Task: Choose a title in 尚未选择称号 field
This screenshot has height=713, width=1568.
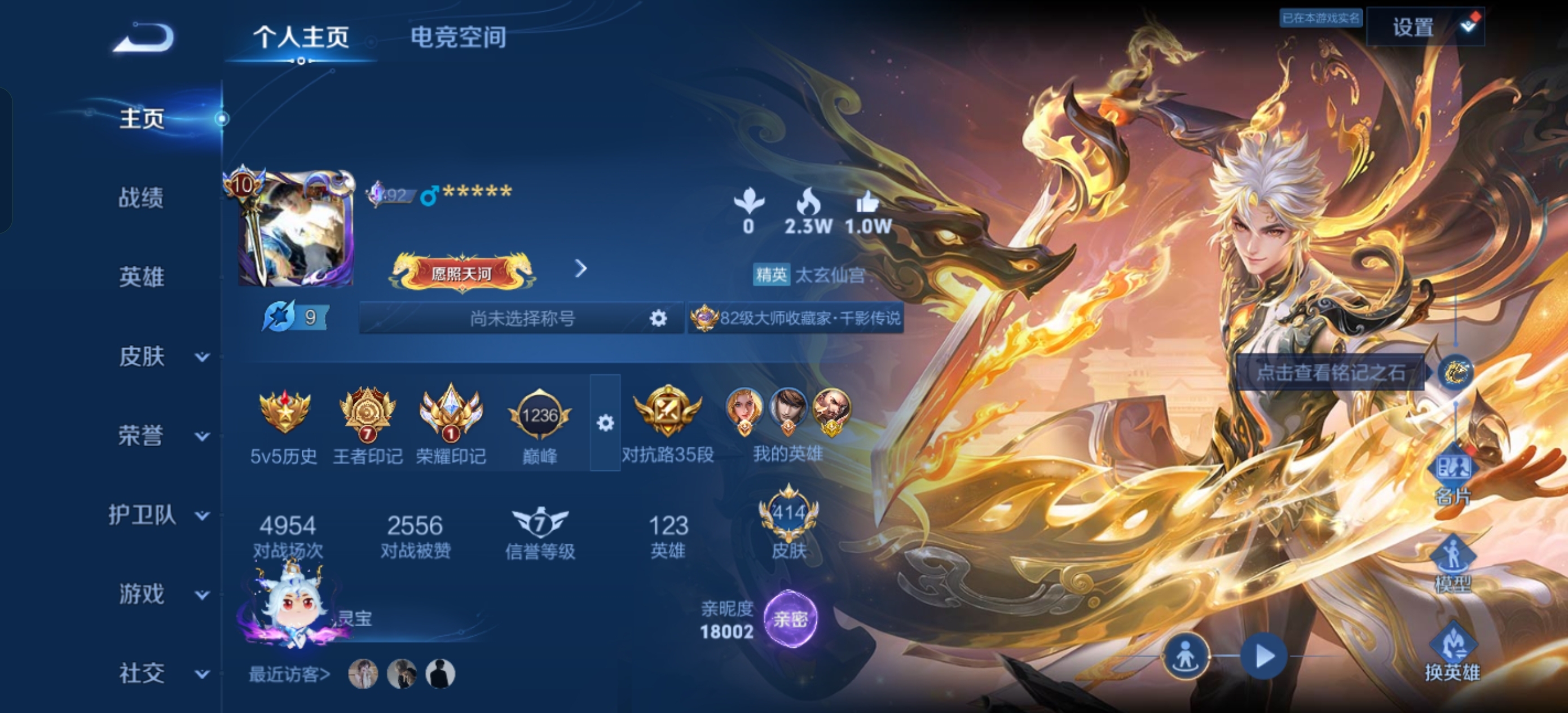Action: point(521,318)
